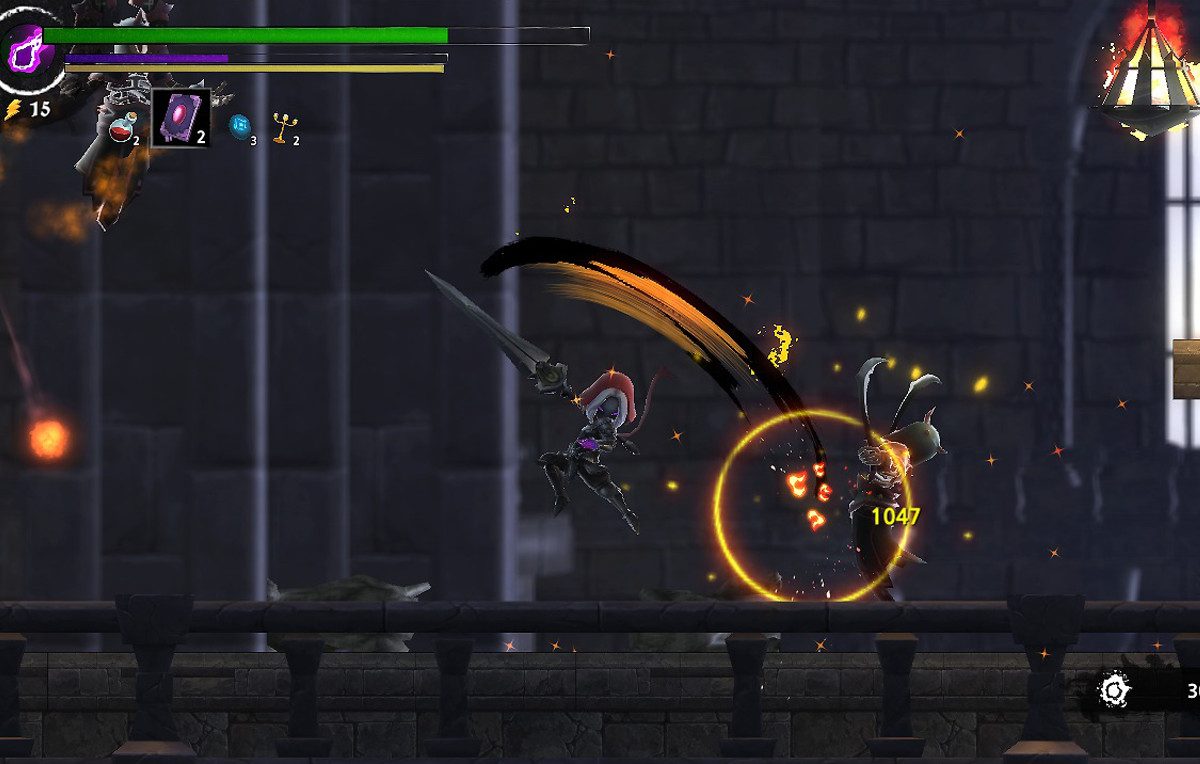Select the red health potion item

click(121, 128)
